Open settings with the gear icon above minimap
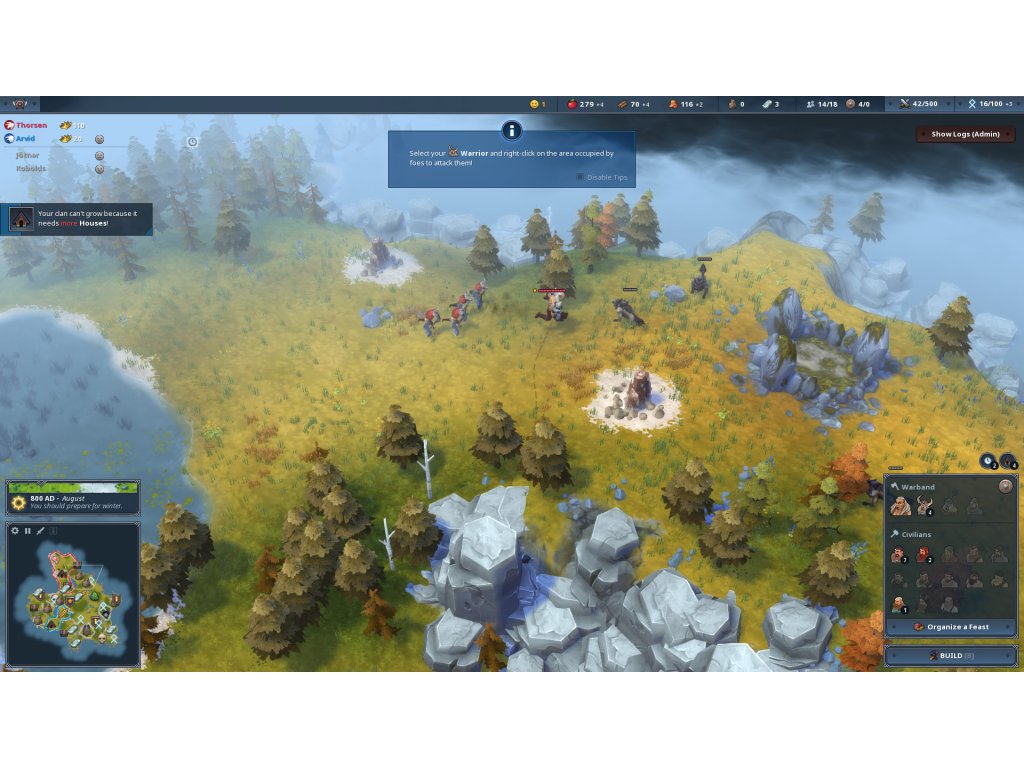1024x768 pixels. point(15,530)
